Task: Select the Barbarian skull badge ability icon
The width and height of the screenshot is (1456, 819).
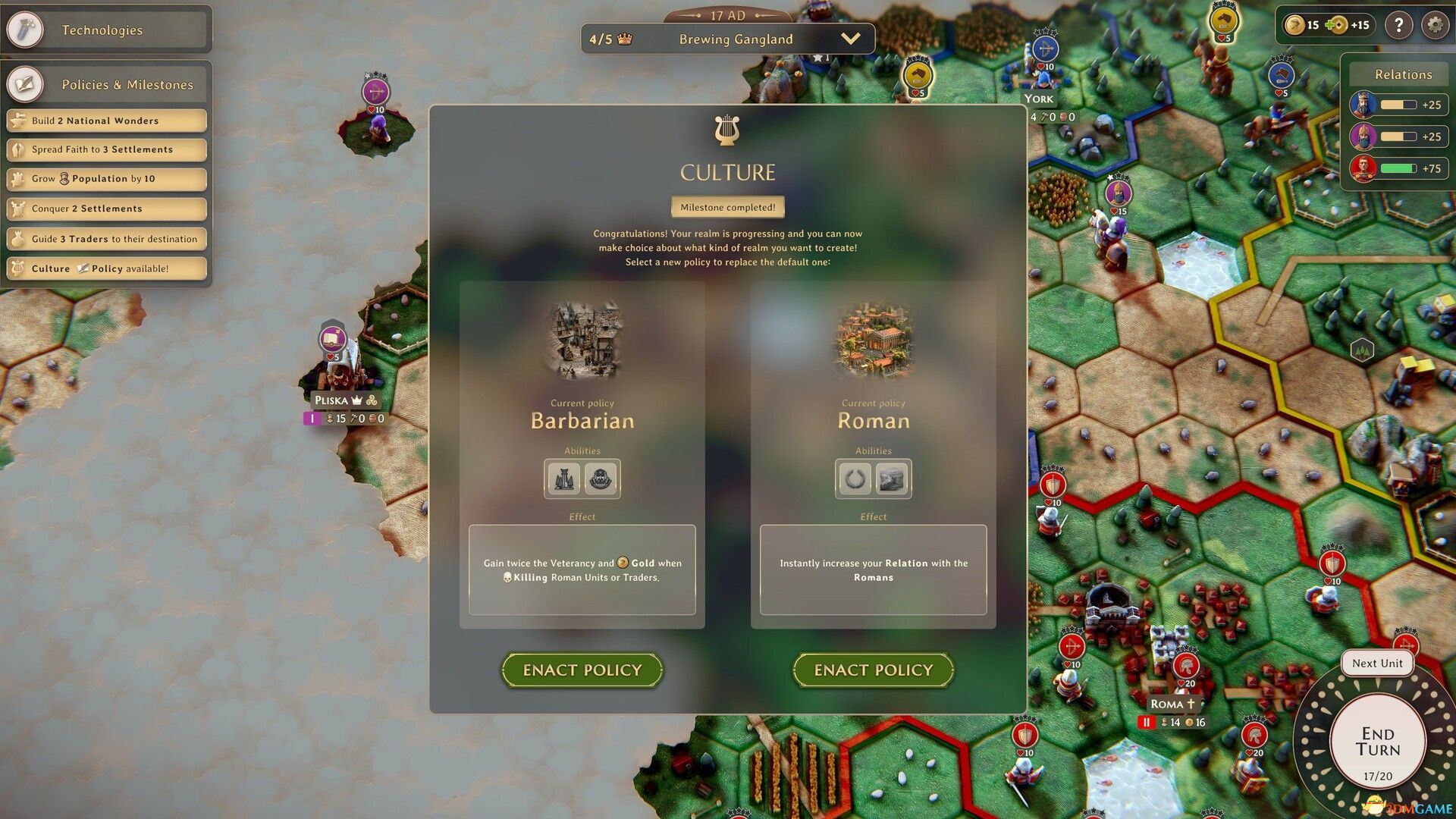Action: 601,479
